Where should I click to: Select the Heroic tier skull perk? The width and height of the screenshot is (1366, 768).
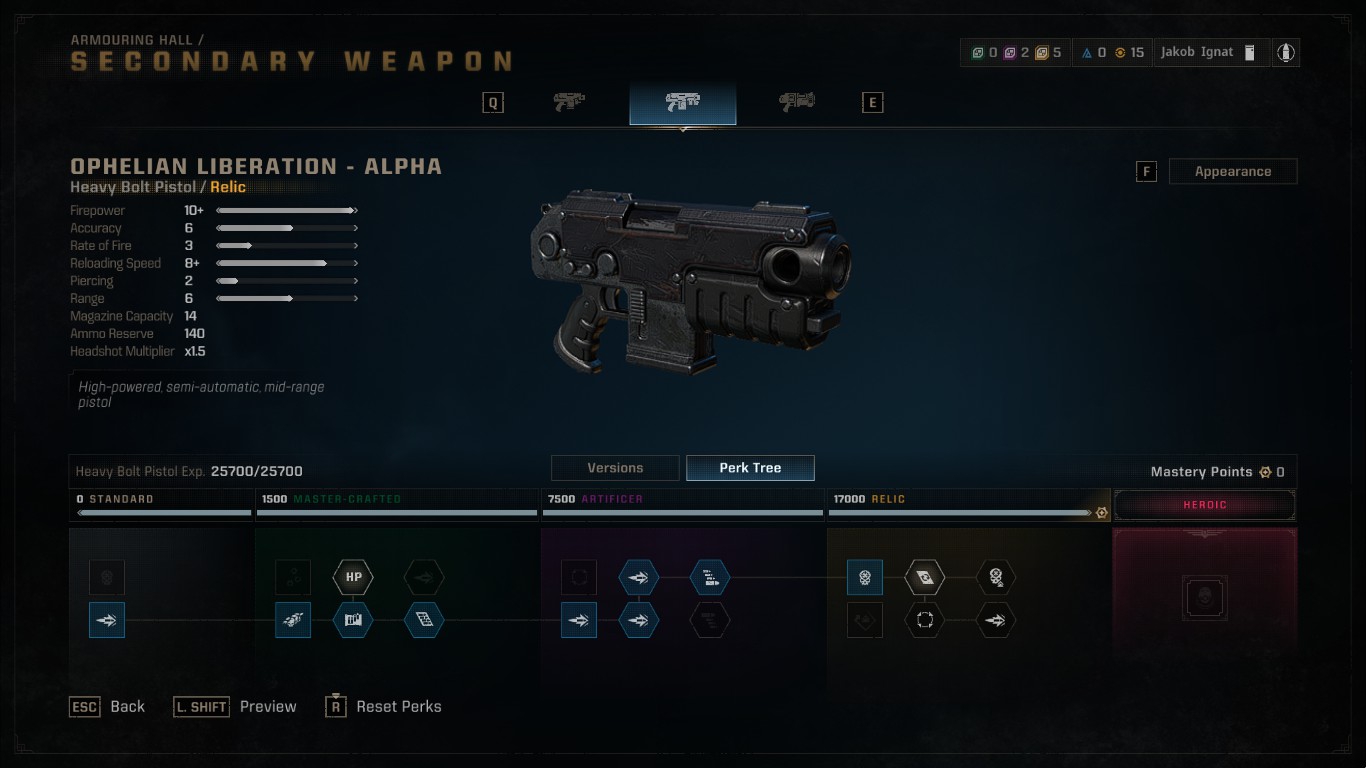[x=1204, y=598]
